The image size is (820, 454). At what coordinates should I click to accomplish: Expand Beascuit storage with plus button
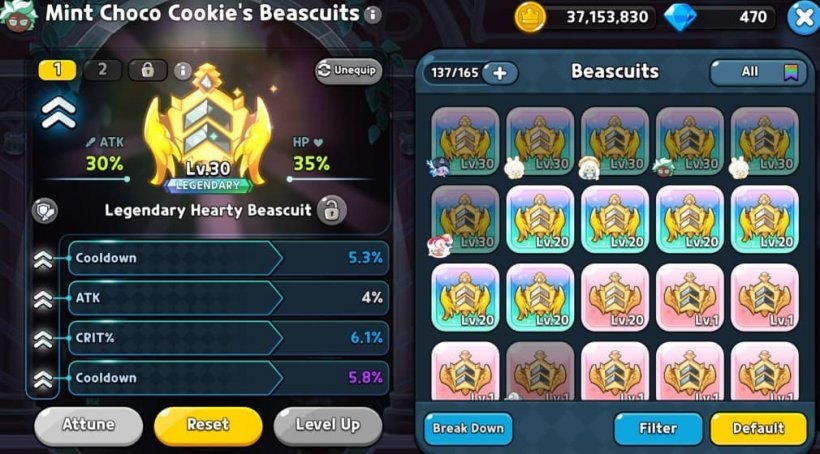tap(499, 73)
